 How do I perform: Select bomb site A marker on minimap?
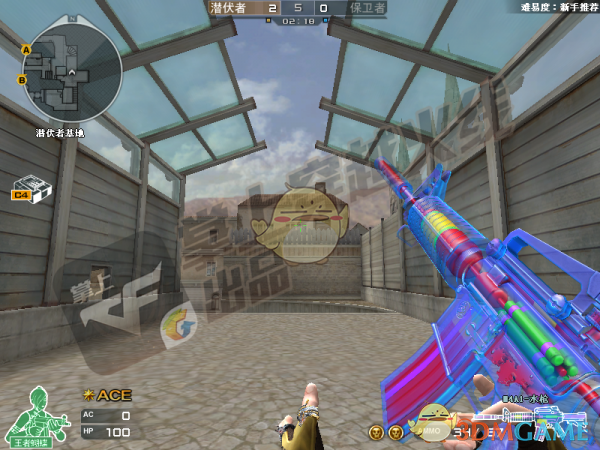coord(26,48)
